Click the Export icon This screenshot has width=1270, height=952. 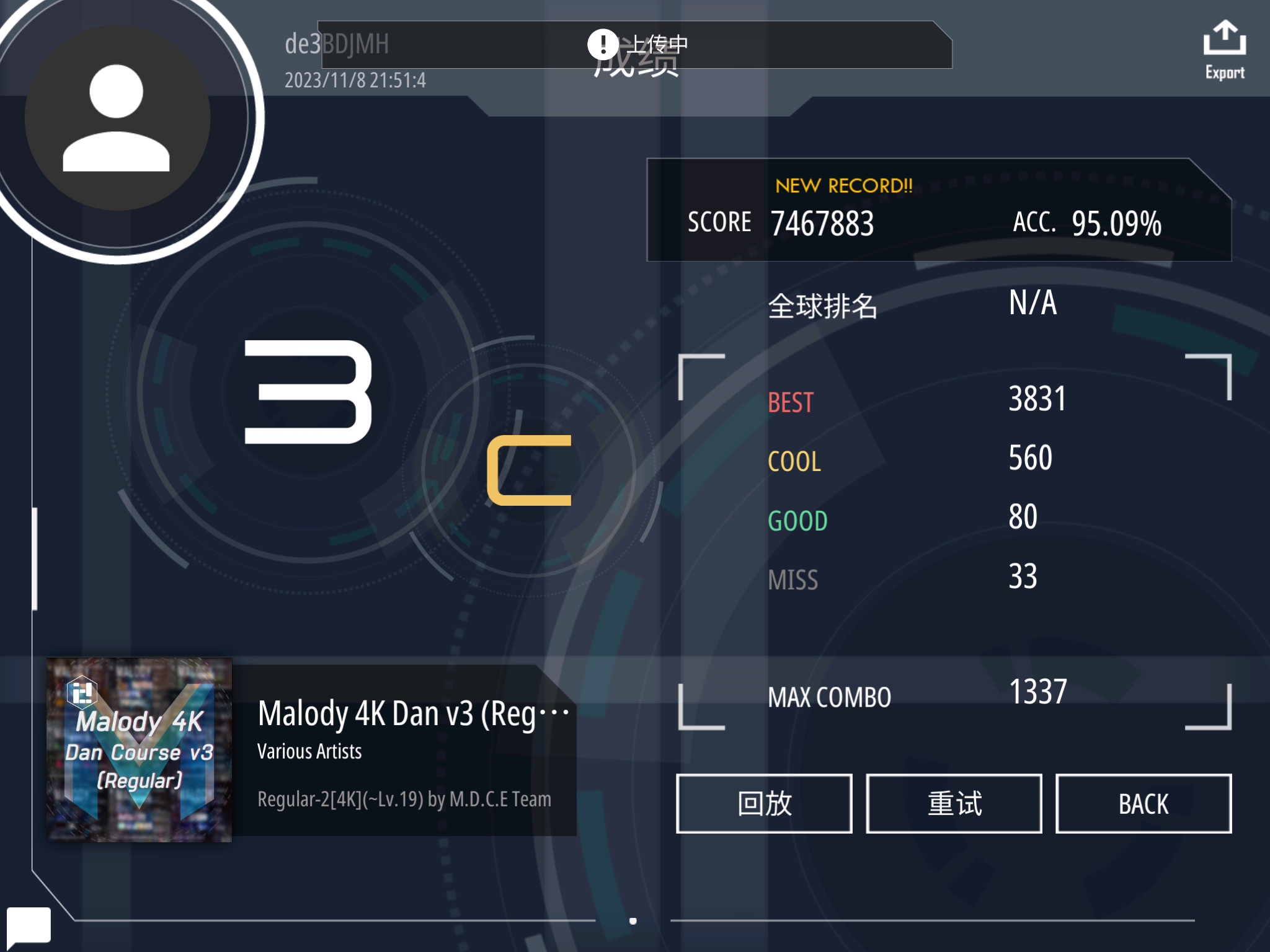tap(1224, 43)
